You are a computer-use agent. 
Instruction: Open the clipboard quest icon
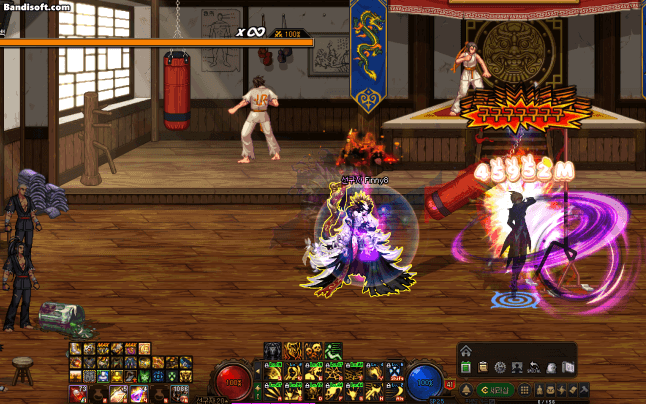pos(483,367)
